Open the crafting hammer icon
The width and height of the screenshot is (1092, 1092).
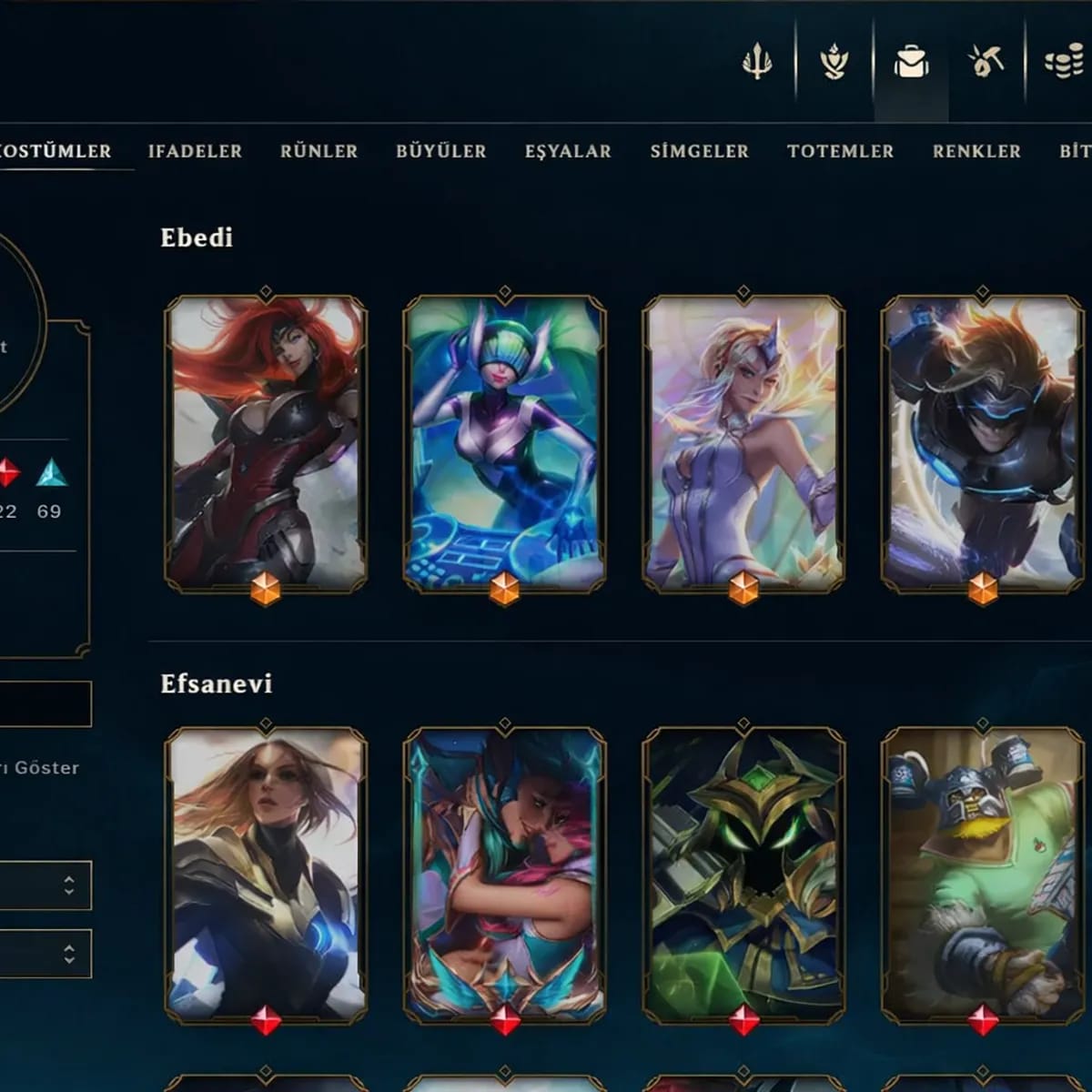pos(986,62)
